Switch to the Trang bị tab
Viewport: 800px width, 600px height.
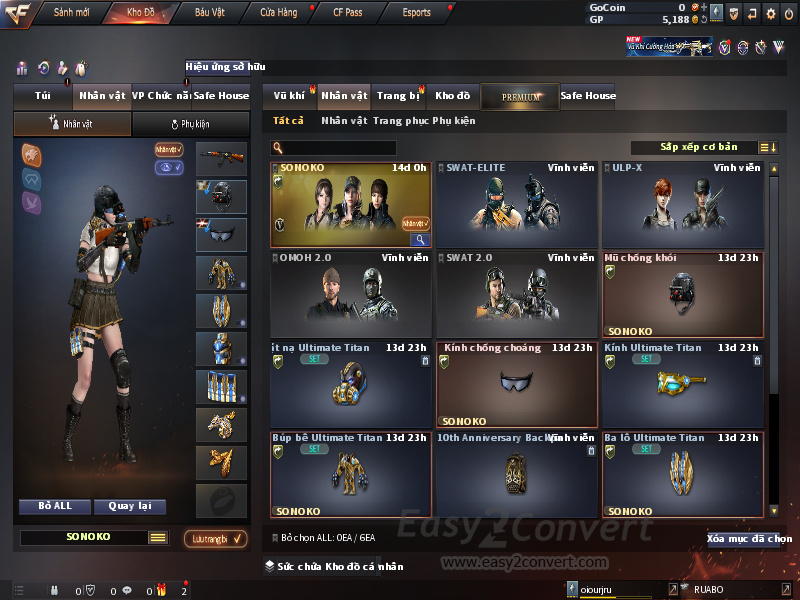[x=398, y=96]
